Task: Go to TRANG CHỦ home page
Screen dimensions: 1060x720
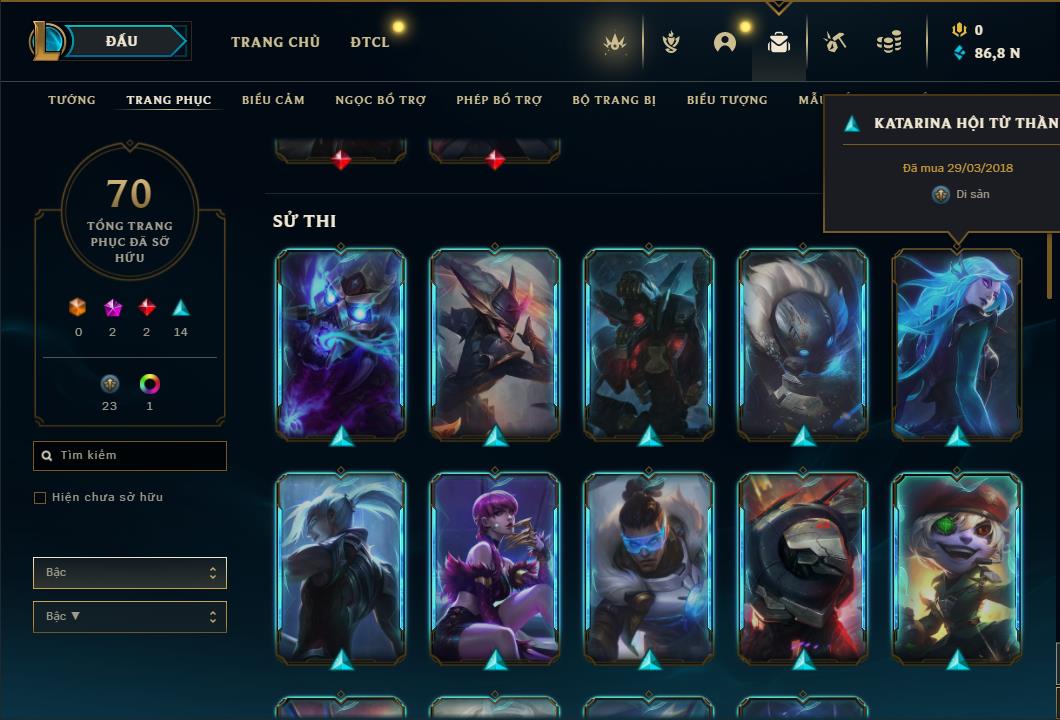Action: 275,42
